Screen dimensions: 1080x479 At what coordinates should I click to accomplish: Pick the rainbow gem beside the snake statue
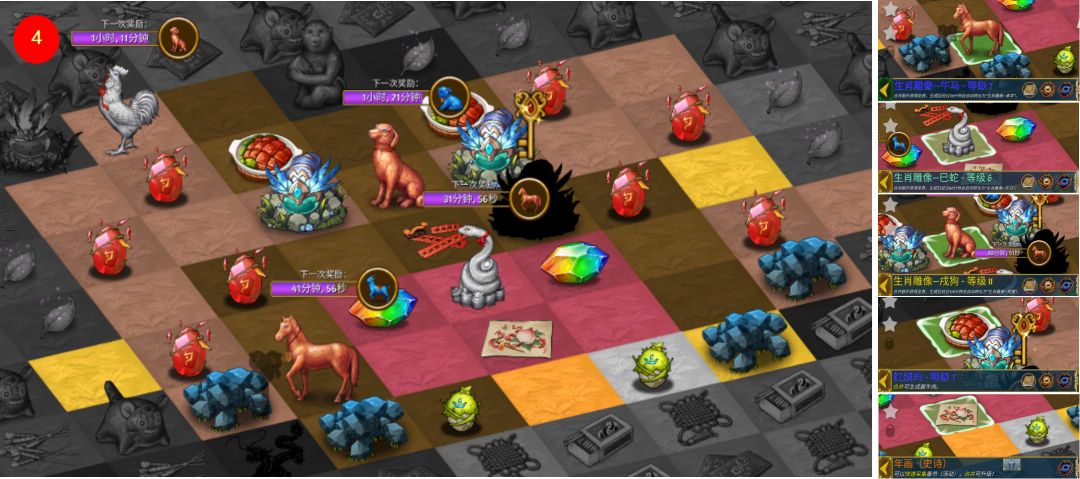574,264
